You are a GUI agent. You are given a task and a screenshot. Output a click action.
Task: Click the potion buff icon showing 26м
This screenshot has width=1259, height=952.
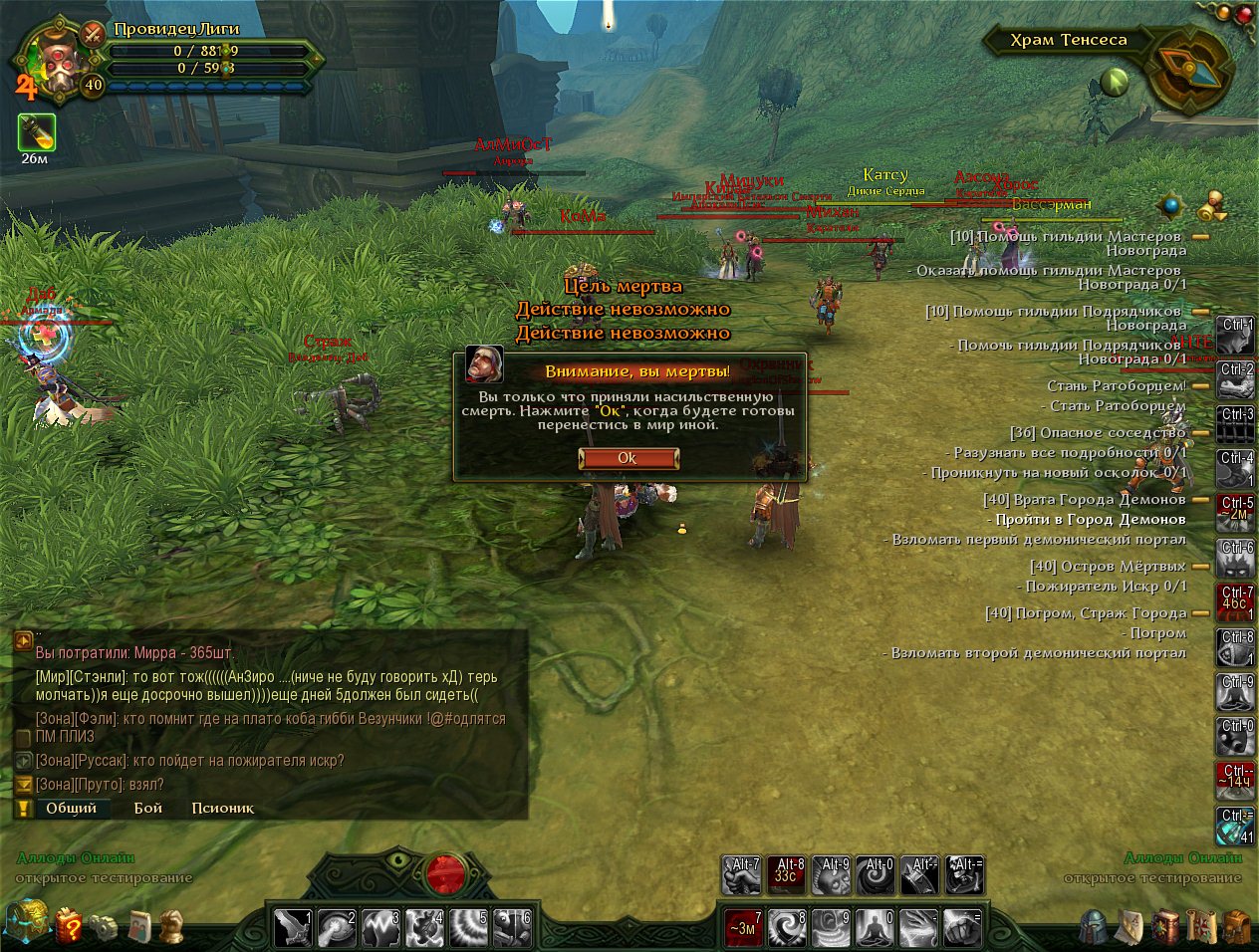[x=36, y=132]
